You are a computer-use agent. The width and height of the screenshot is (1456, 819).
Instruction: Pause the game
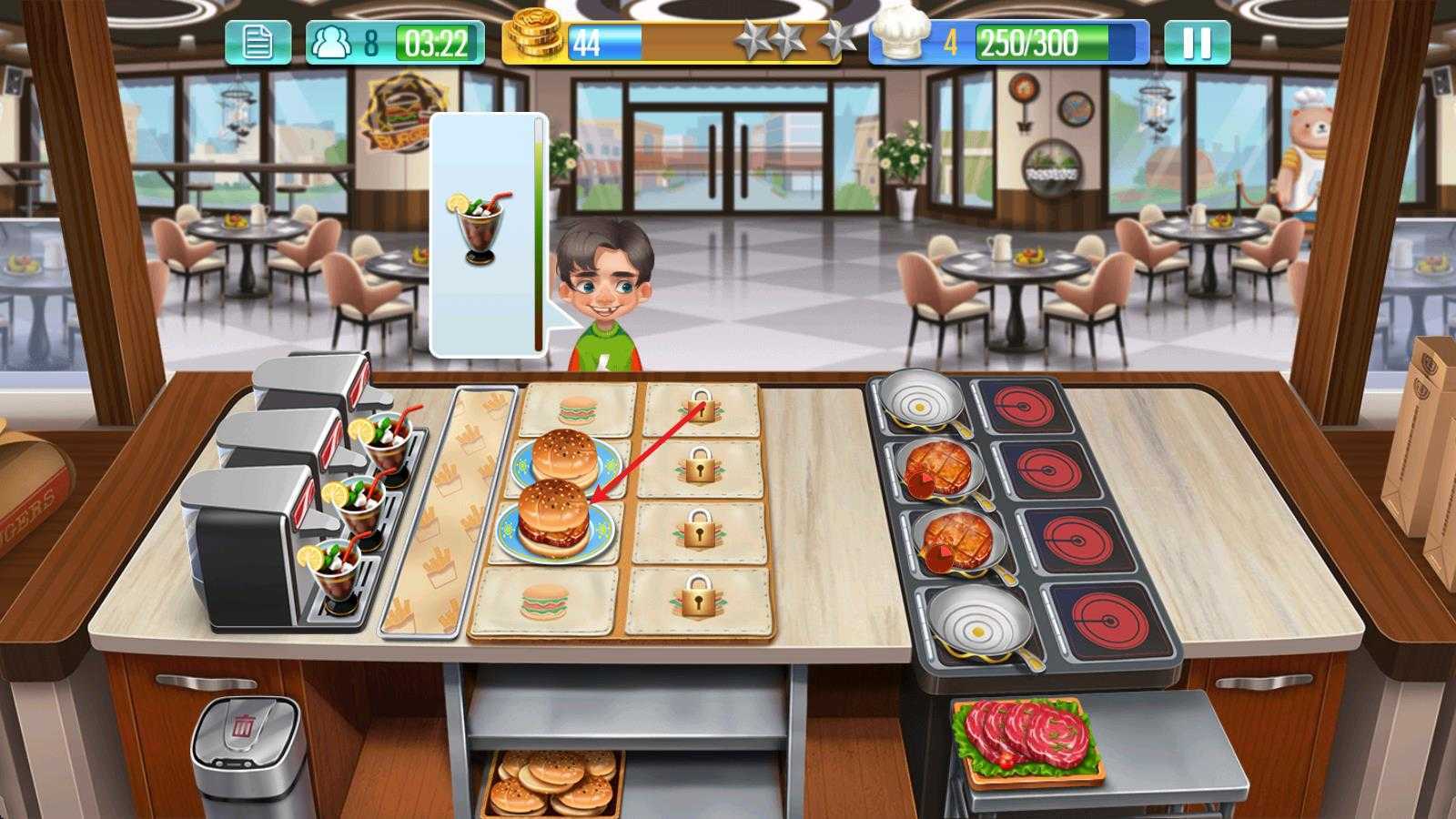click(1198, 36)
